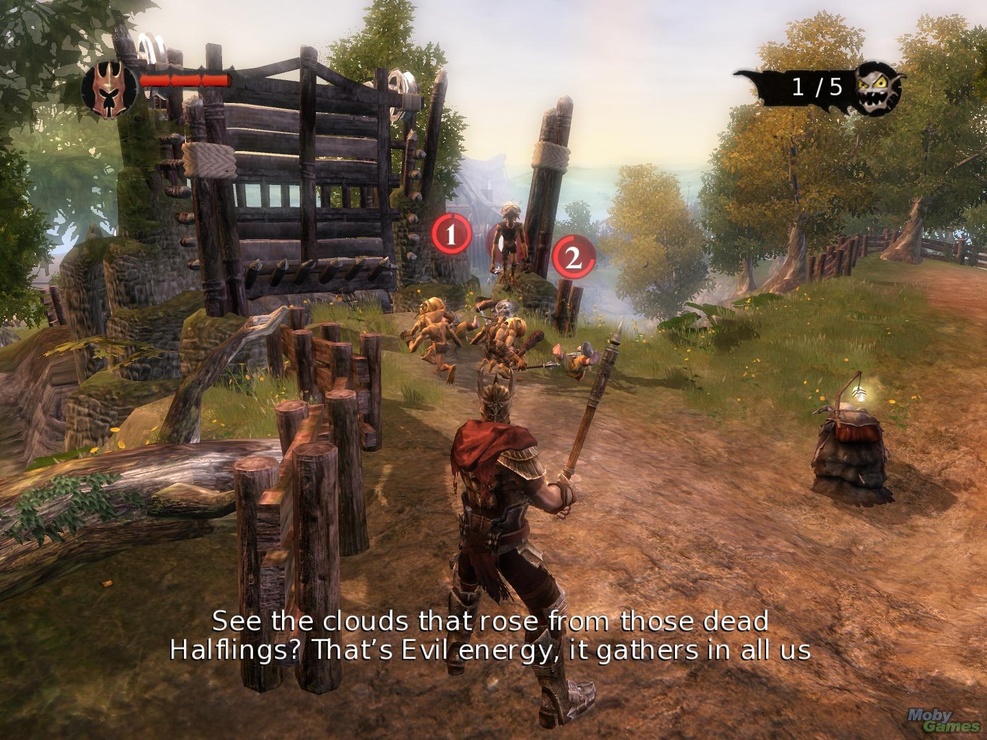The image size is (987, 740).
Task: Click the Overlord helmet portrait icon
Action: [x=109, y=88]
